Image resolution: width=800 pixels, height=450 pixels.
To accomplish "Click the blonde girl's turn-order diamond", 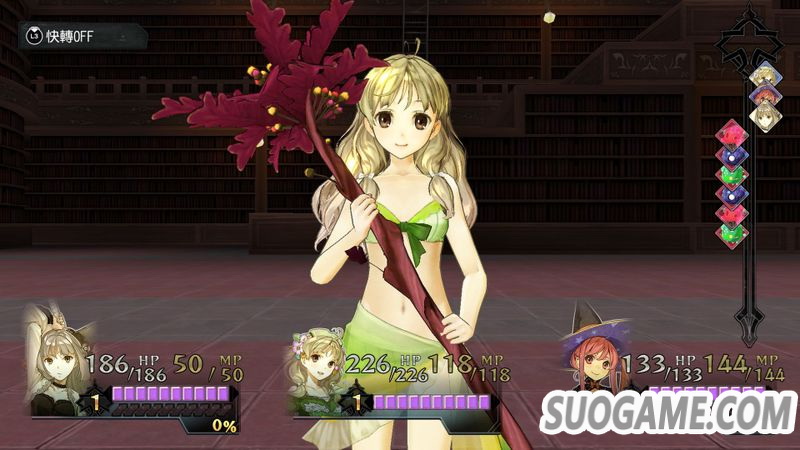I will 764,76.
